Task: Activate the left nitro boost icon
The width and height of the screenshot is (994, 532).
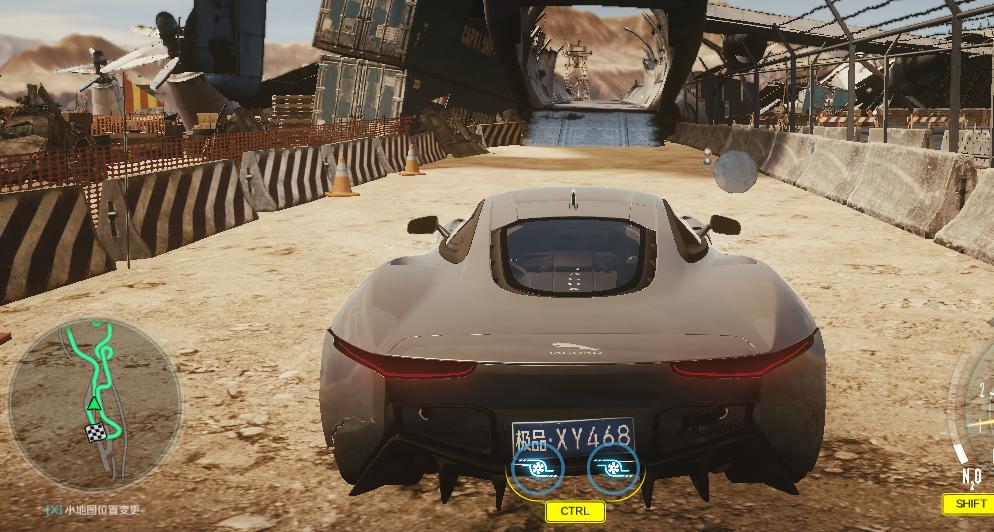Action: click(537, 468)
